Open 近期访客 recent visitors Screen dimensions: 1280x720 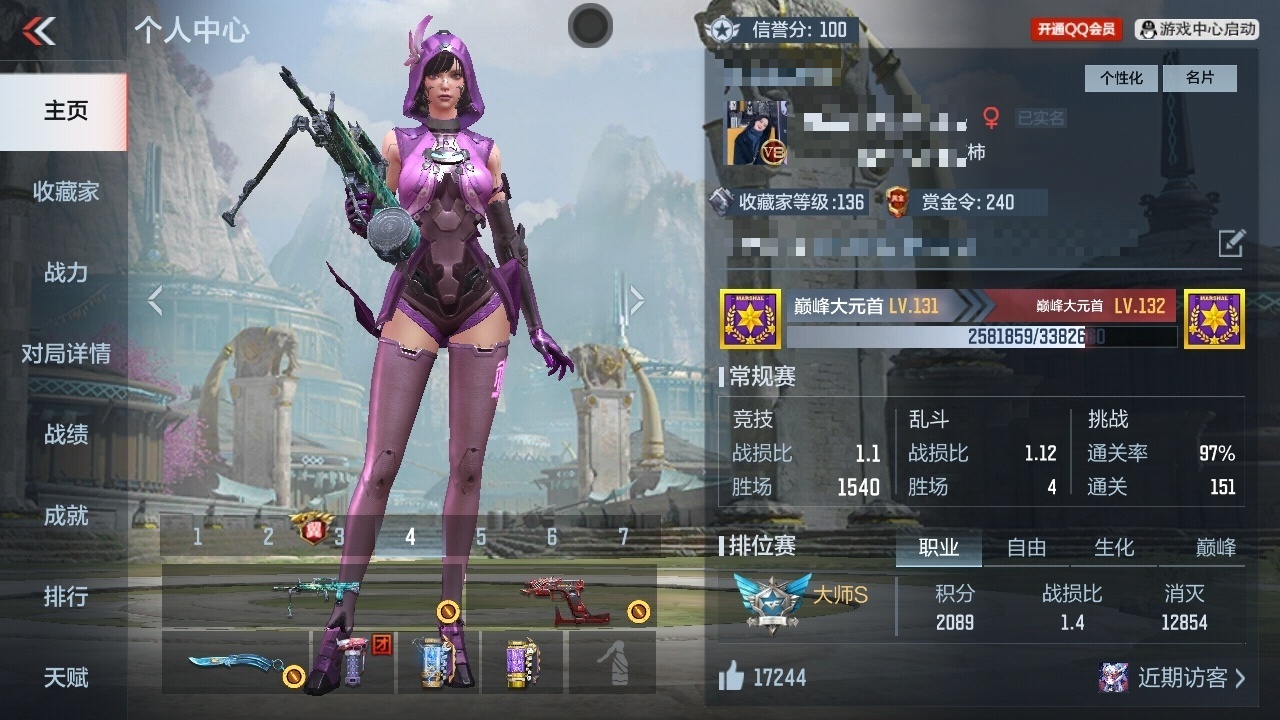pyautogui.click(x=1172, y=677)
